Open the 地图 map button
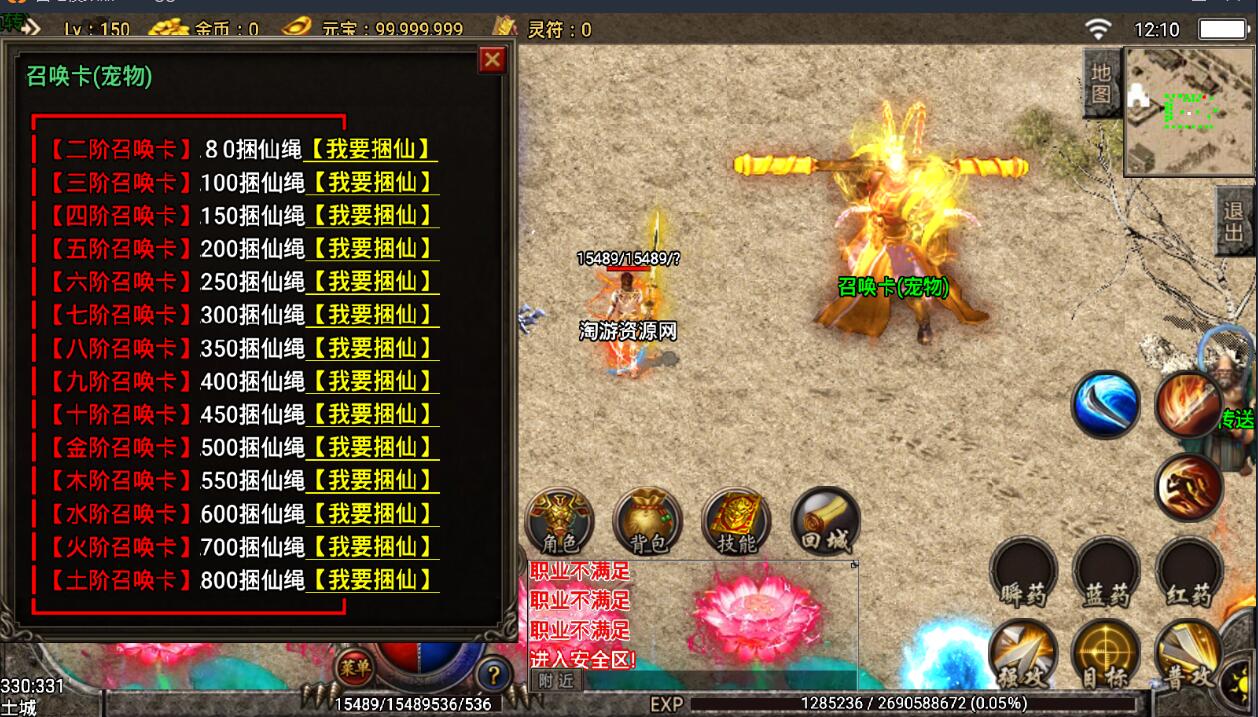This screenshot has height=717, width=1258. [1101, 83]
